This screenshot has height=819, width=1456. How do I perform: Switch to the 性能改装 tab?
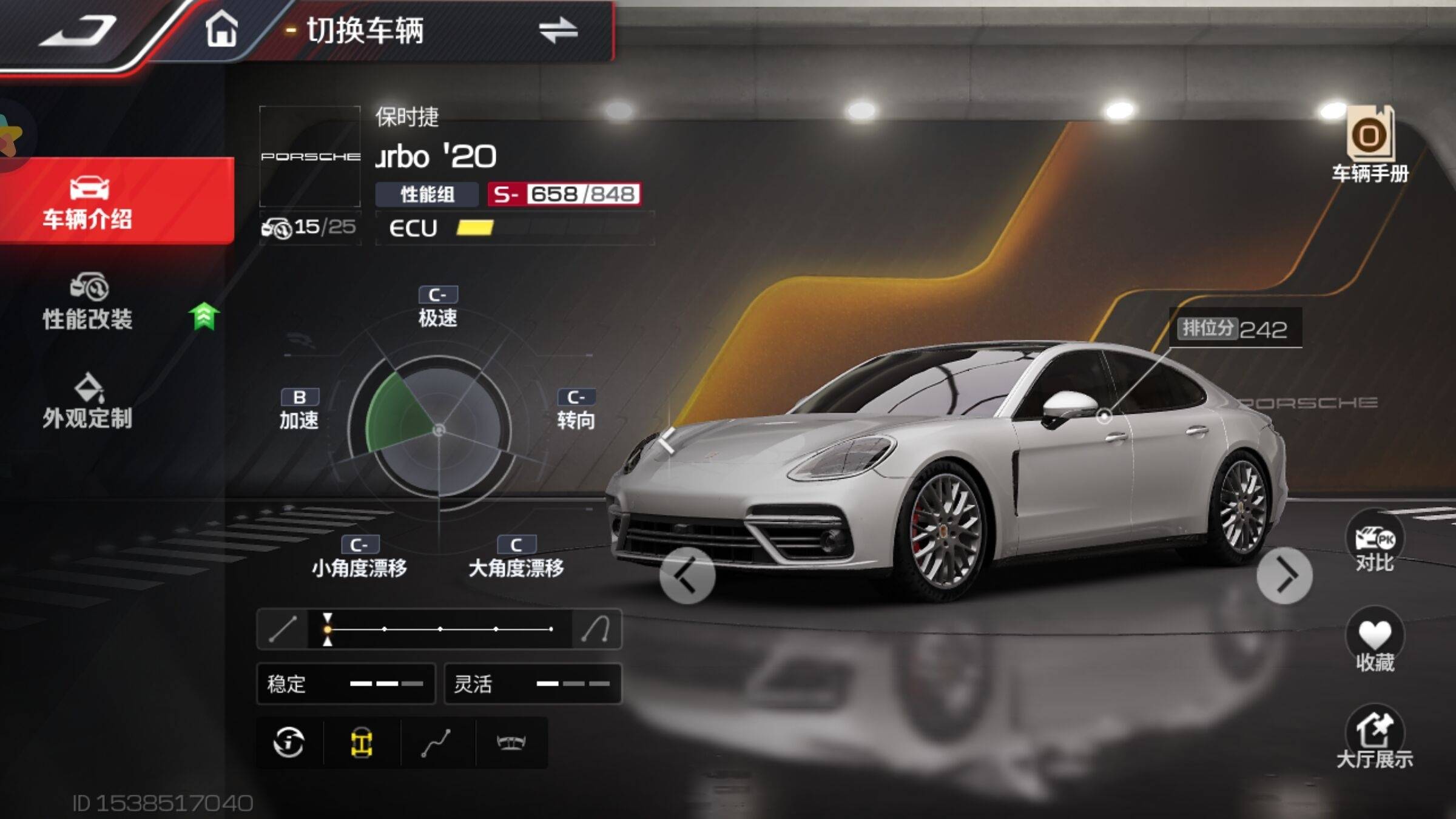(88, 302)
